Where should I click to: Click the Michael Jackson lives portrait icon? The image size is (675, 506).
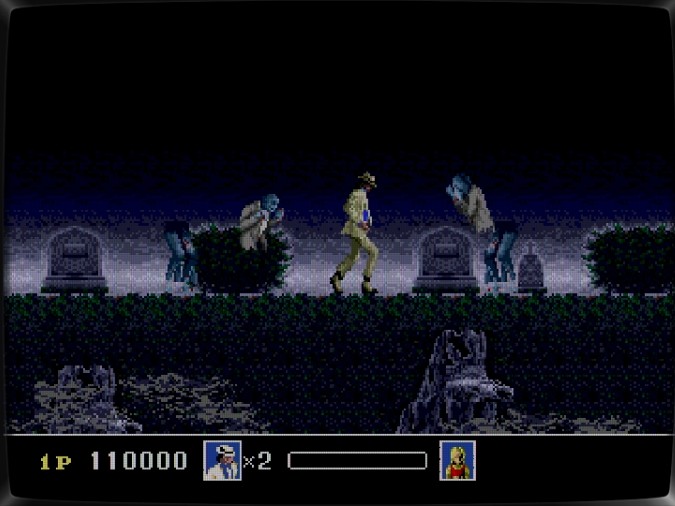click(222, 461)
